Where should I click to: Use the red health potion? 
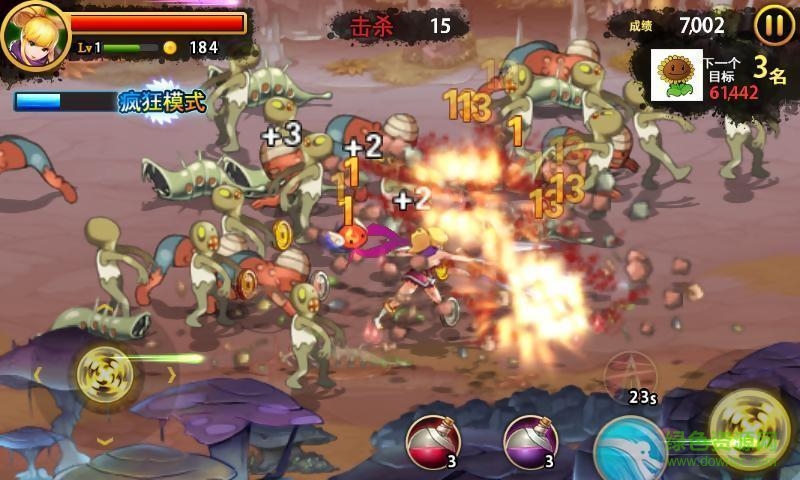(433, 441)
